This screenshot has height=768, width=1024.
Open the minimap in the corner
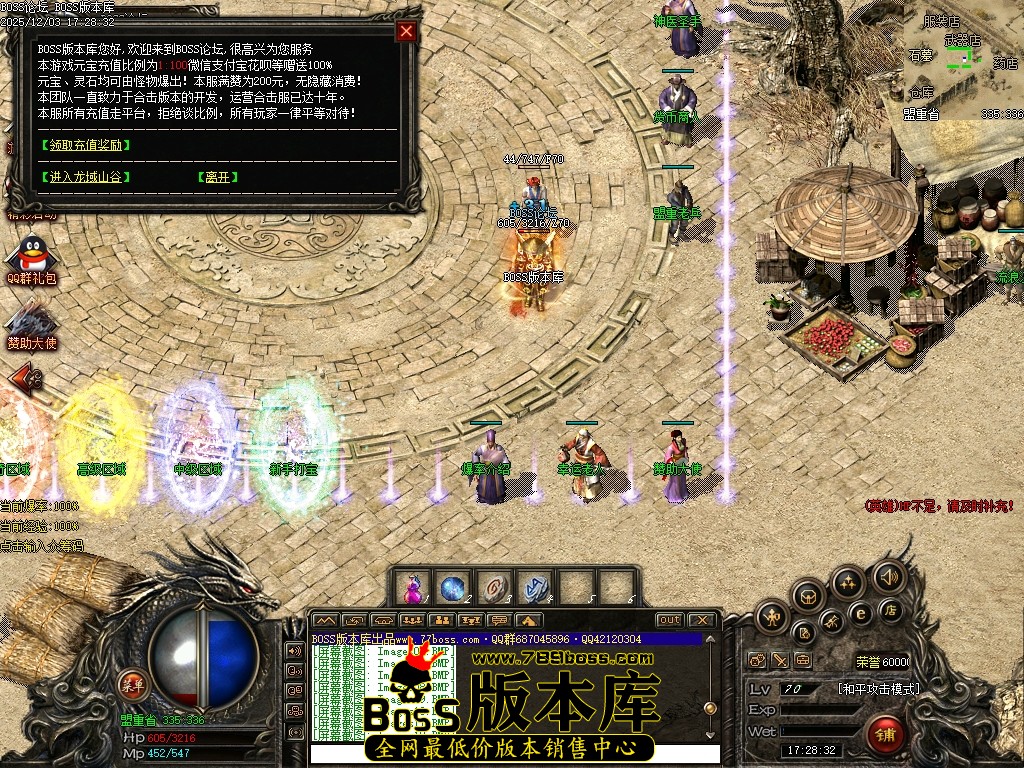[x=963, y=60]
